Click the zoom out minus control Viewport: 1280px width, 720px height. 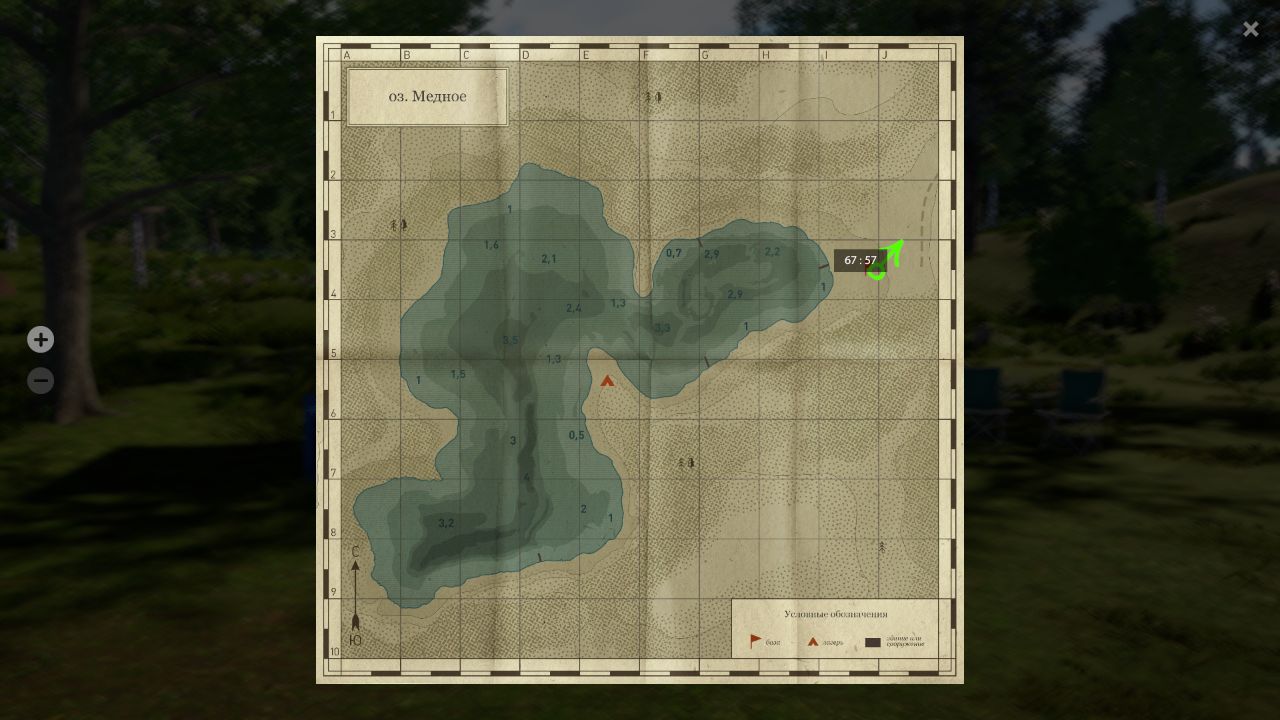click(41, 380)
